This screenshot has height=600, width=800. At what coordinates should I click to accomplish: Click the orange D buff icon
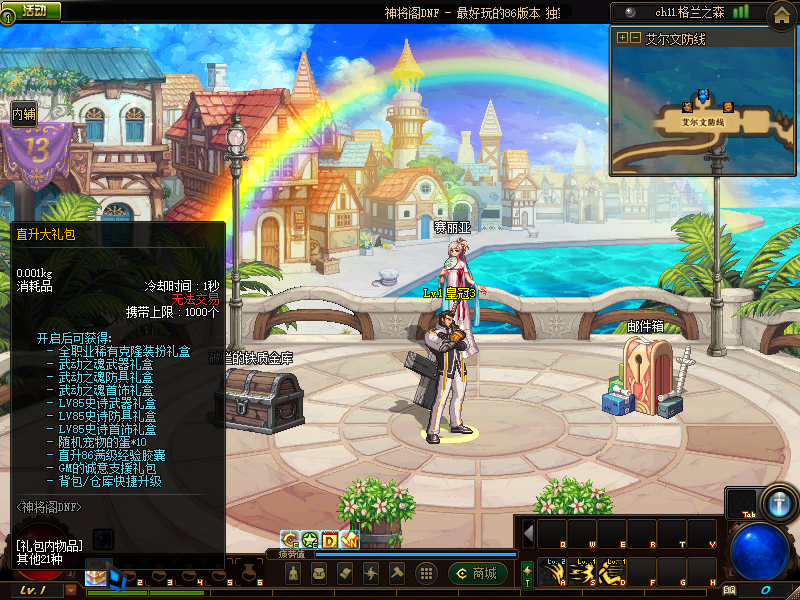(x=329, y=540)
